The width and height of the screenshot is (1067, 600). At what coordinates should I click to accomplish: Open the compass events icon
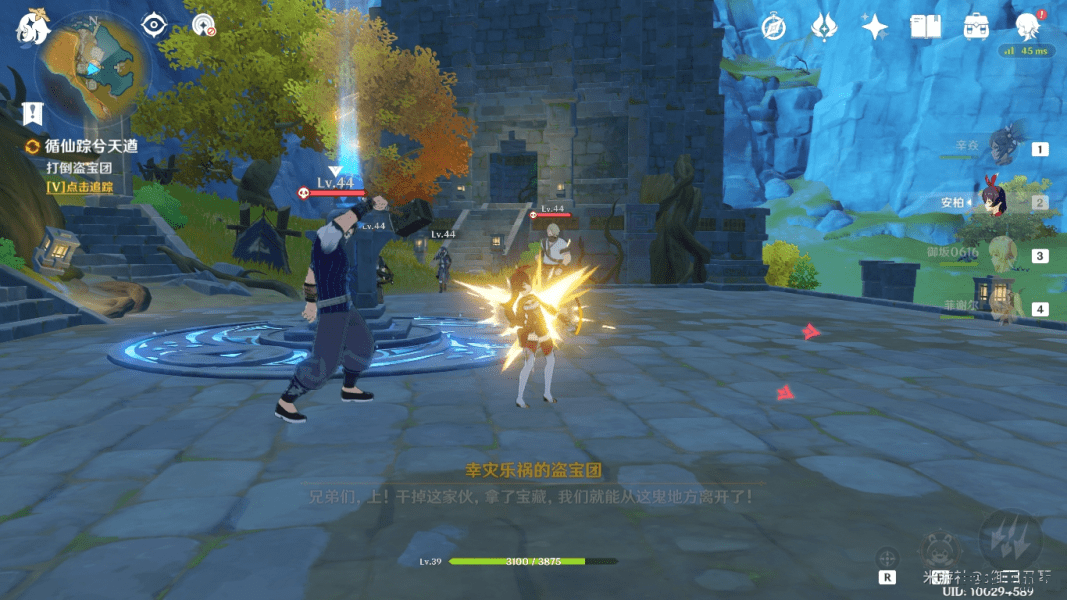[x=773, y=27]
